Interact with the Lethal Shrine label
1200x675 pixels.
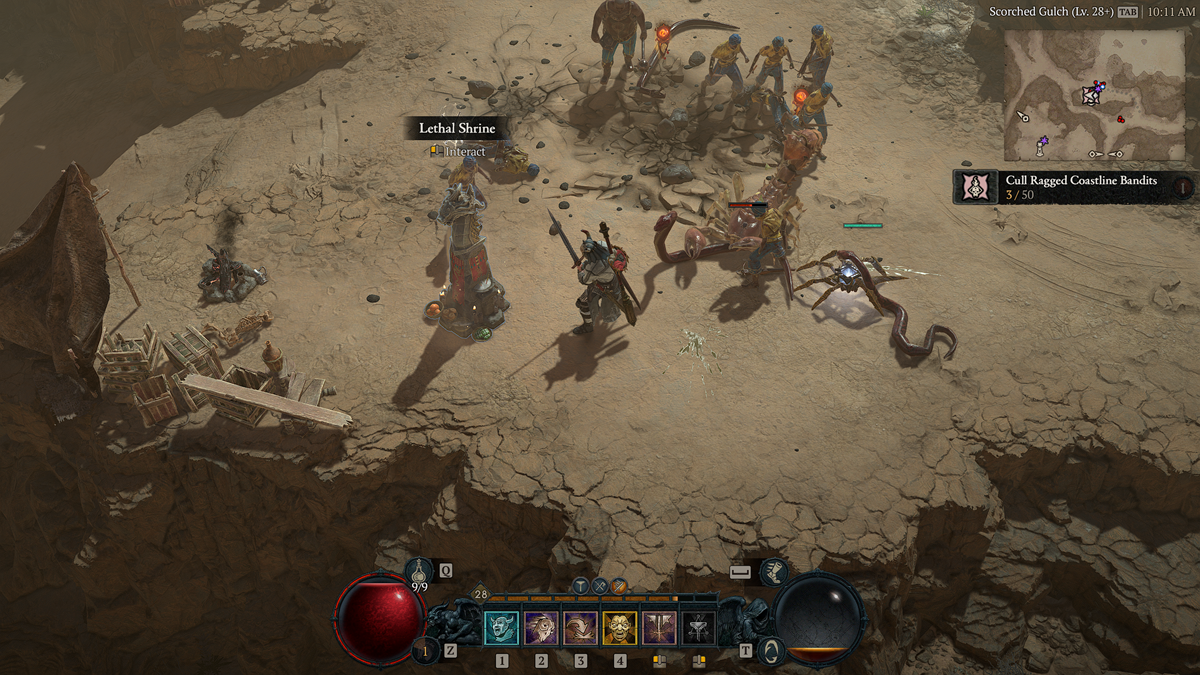(x=457, y=129)
